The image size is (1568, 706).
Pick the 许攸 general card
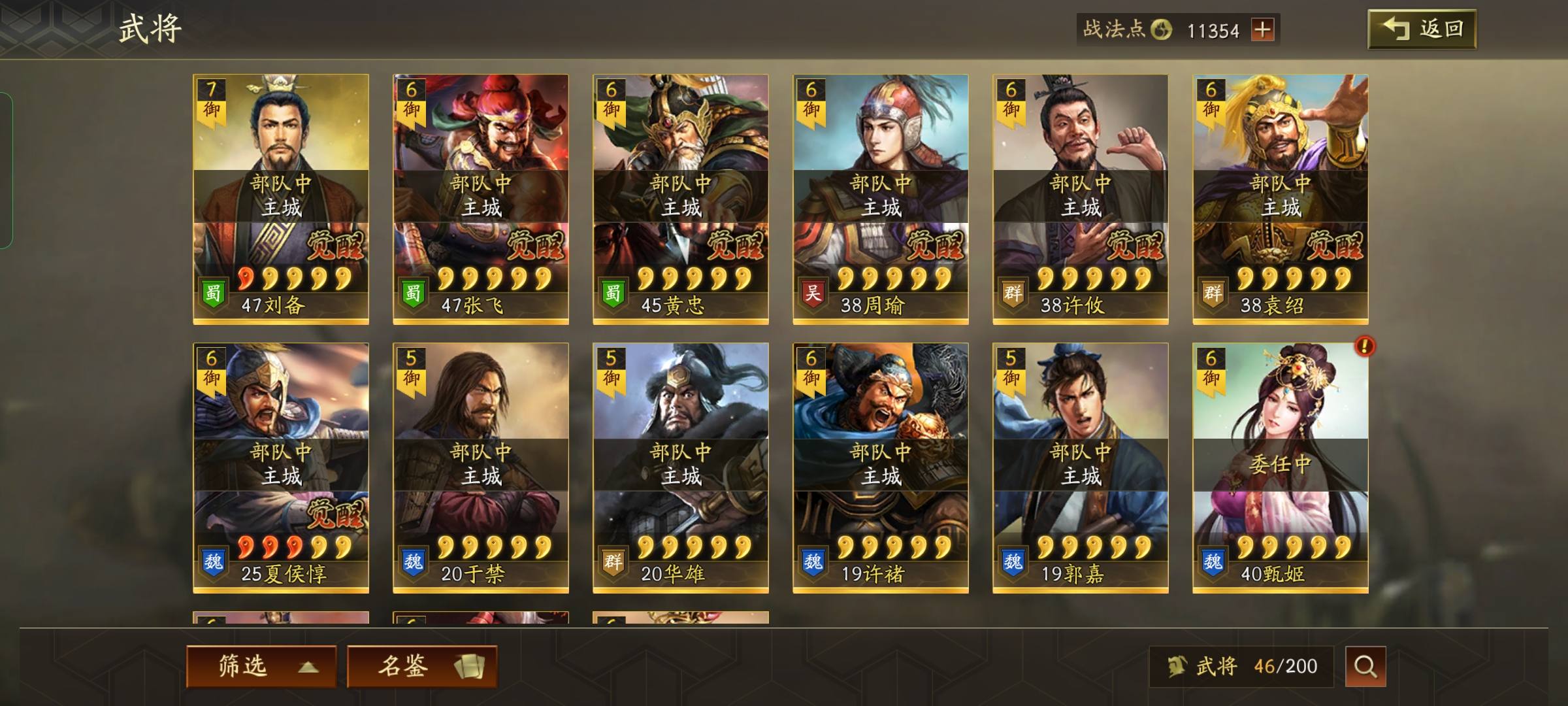pyautogui.click(x=1081, y=199)
